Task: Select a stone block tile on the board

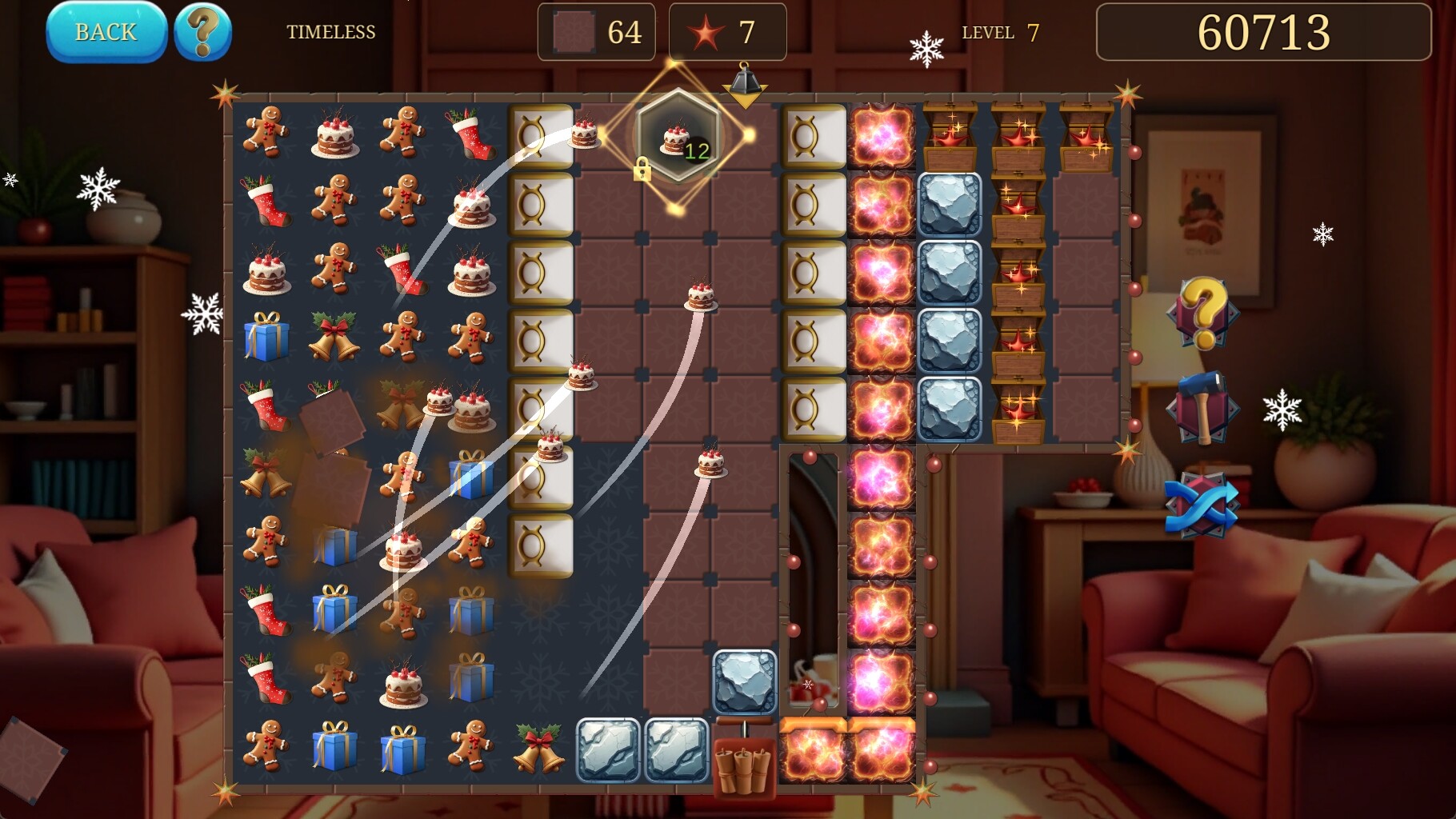Action: tap(949, 210)
